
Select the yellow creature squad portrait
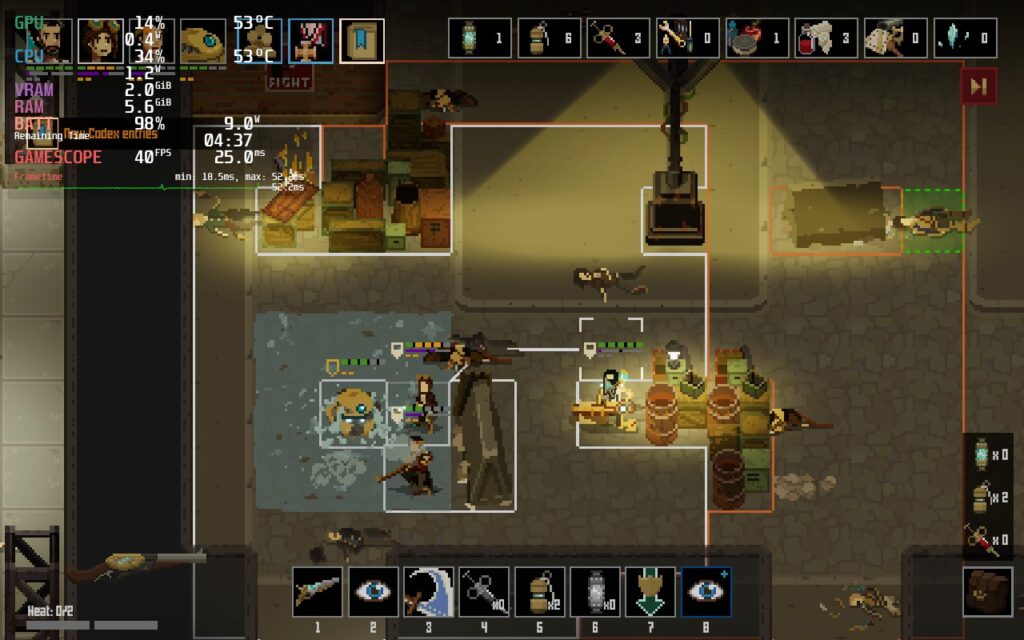point(203,42)
